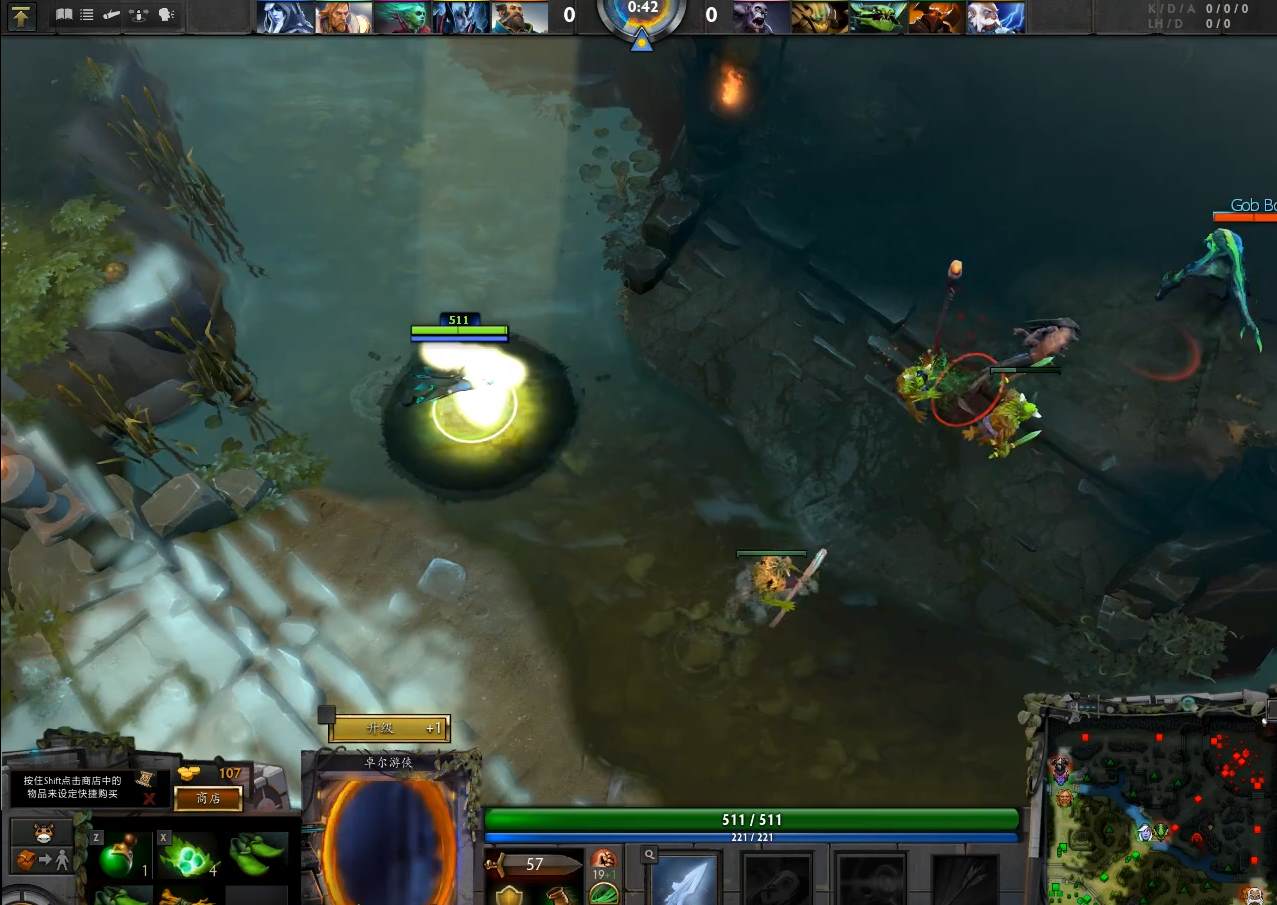
Task: Open the book icon in the top bar
Action: [64, 15]
